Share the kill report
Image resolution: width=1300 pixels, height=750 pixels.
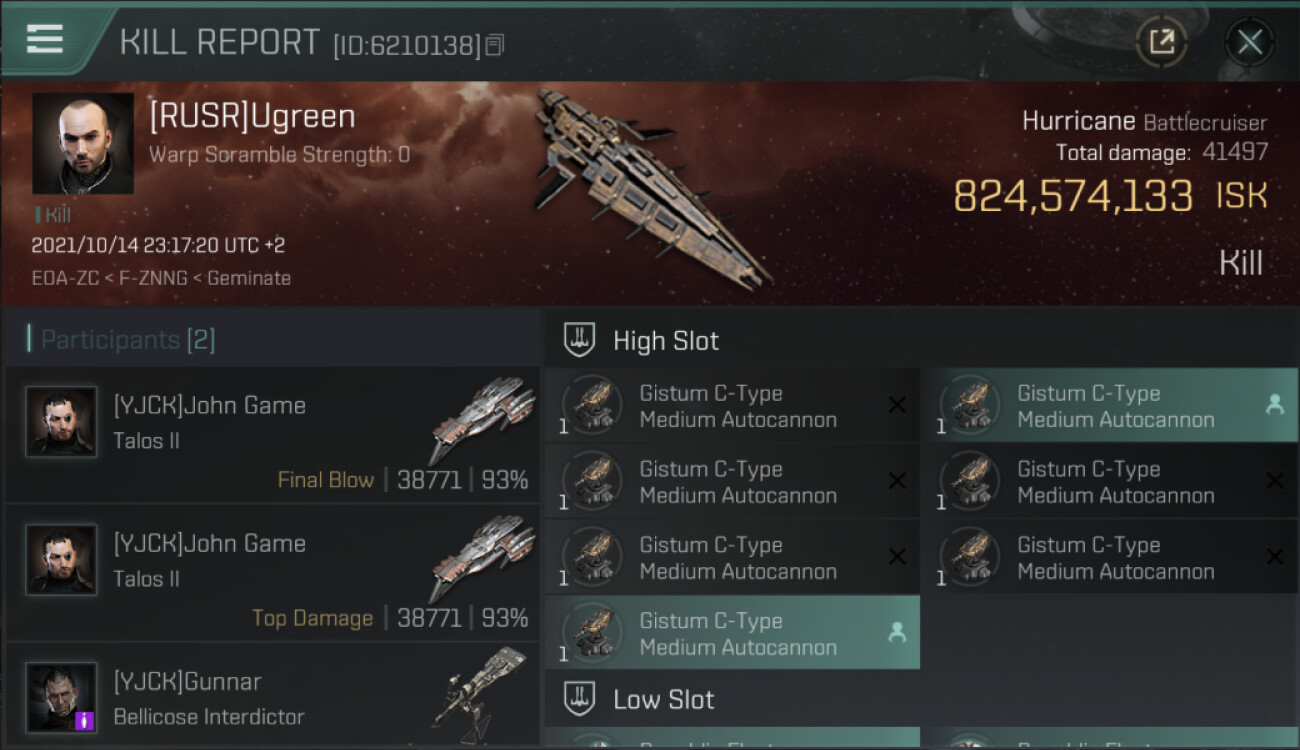pos(1161,42)
